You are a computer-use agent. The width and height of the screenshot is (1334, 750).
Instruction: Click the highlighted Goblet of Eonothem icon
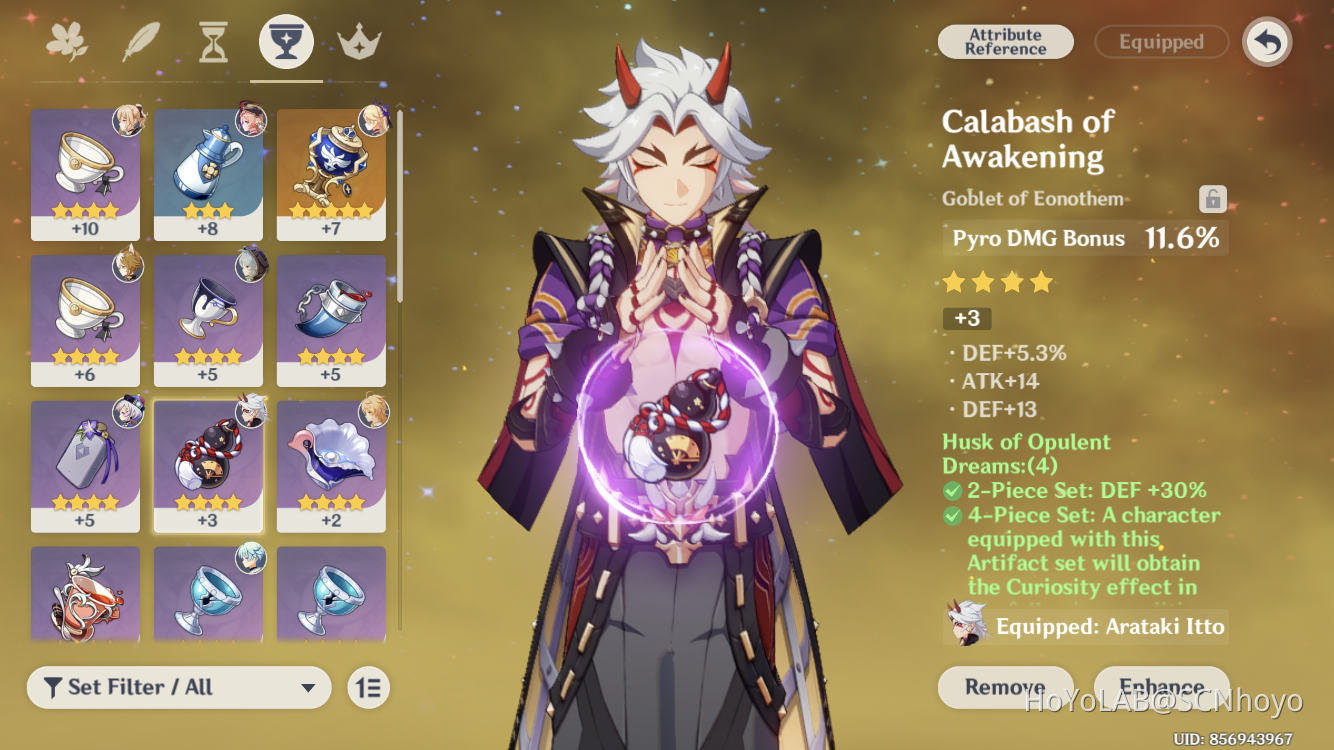tap(285, 40)
